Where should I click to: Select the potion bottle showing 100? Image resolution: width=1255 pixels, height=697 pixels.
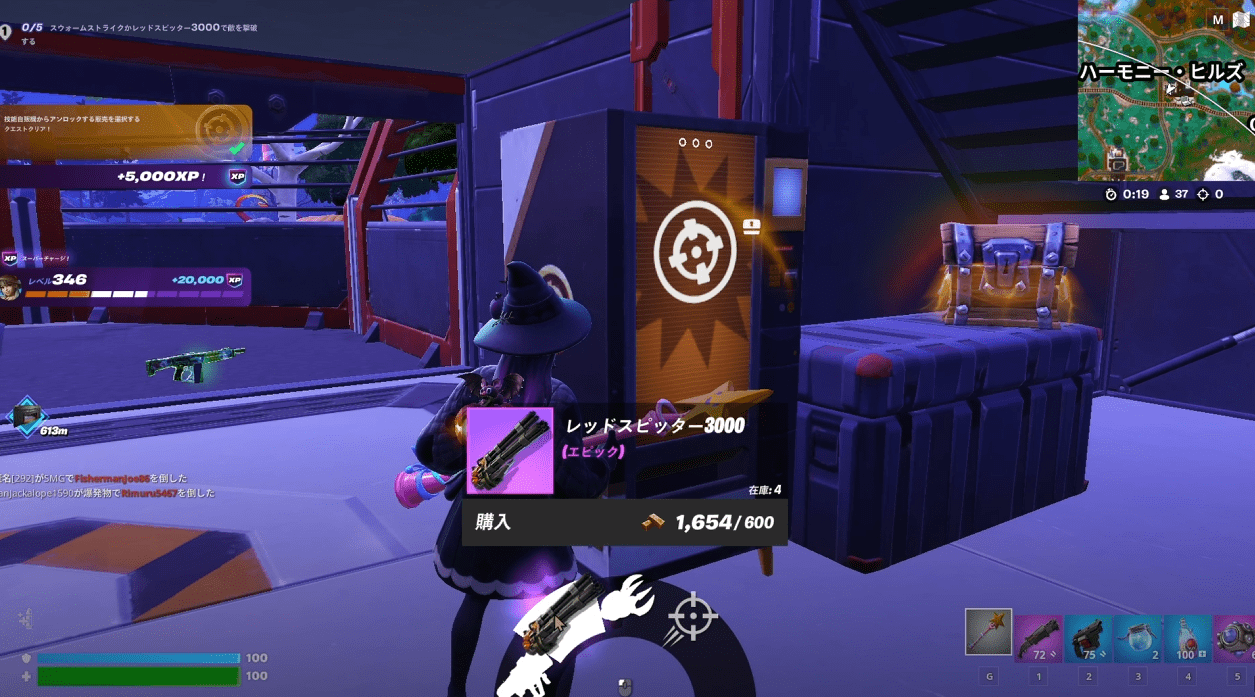click(1188, 639)
